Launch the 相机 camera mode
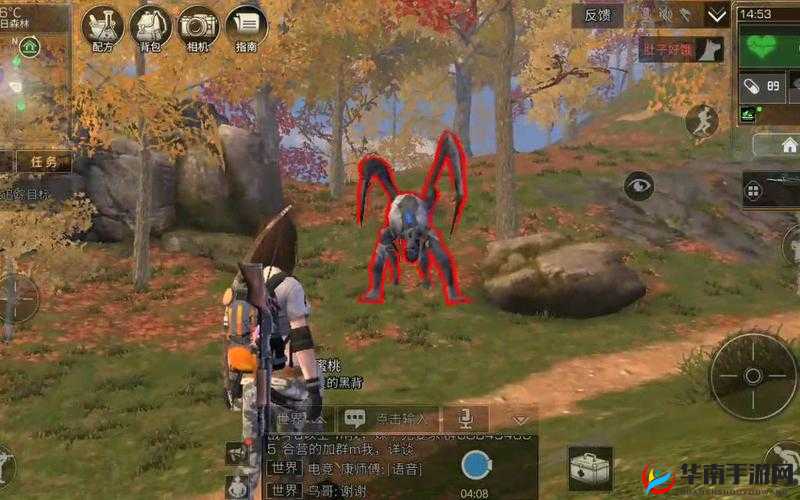Image resolution: width=800 pixels, height=500 pixels. pyautogui.click(x=199, y=30)
